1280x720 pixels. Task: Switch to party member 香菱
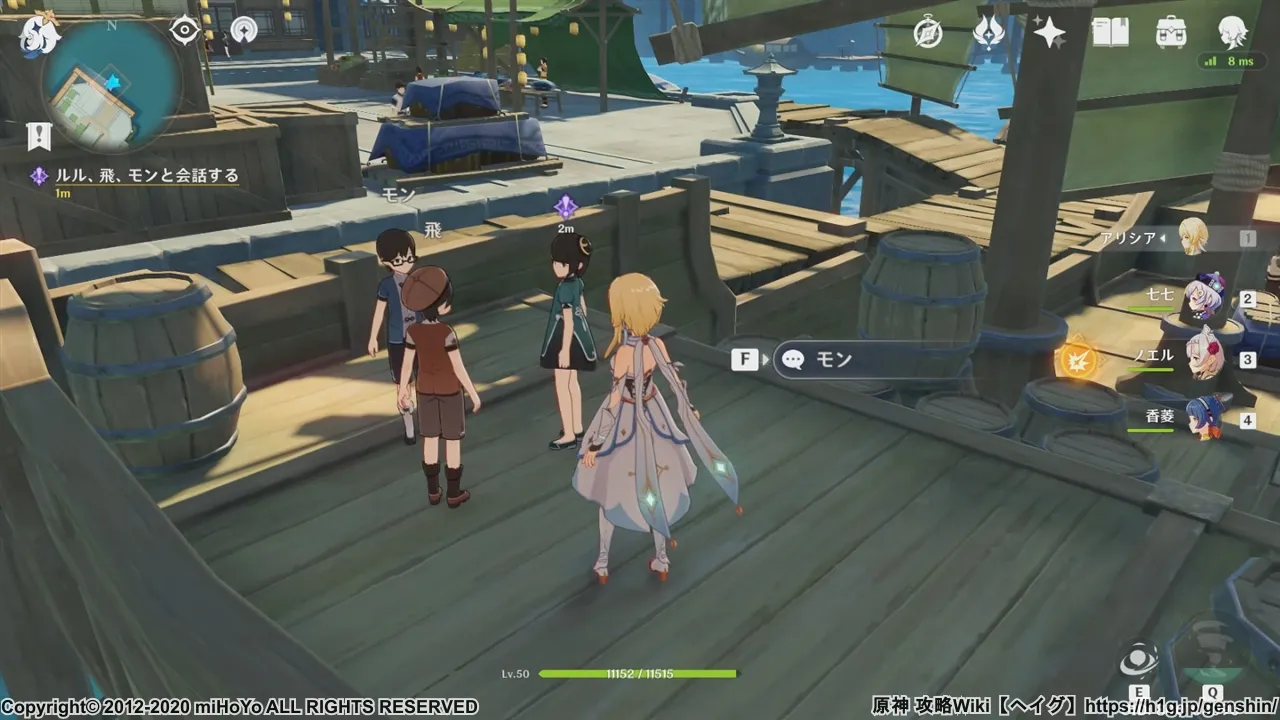(1203, 418)
